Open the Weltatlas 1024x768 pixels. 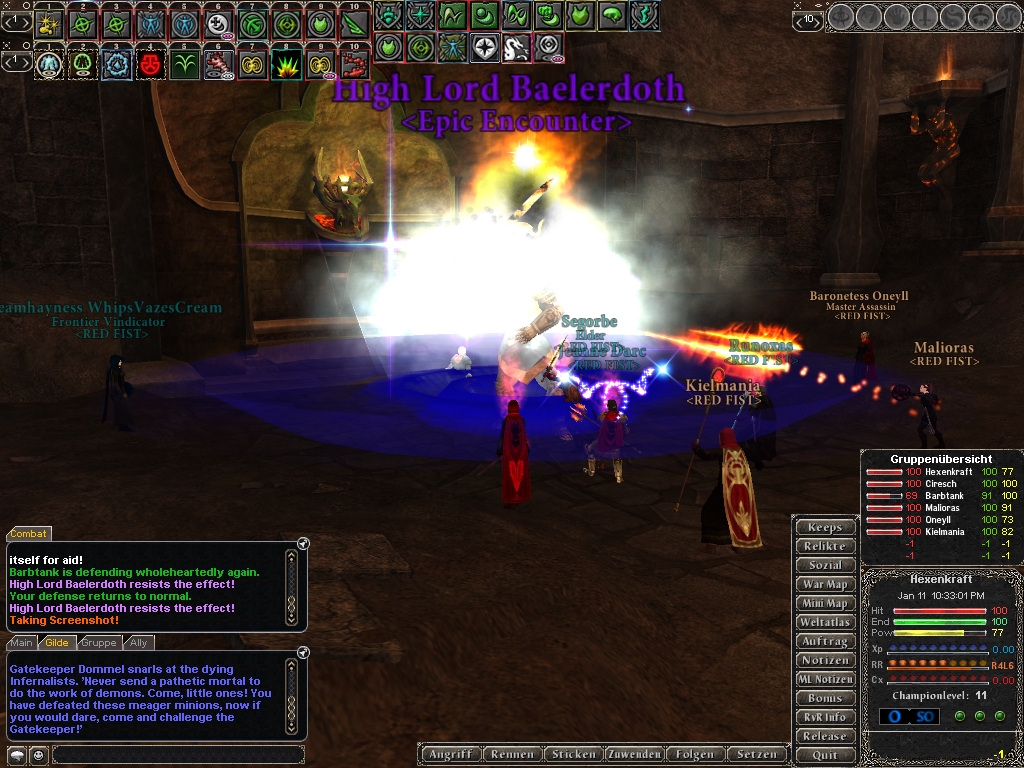(x=825, y=622)
